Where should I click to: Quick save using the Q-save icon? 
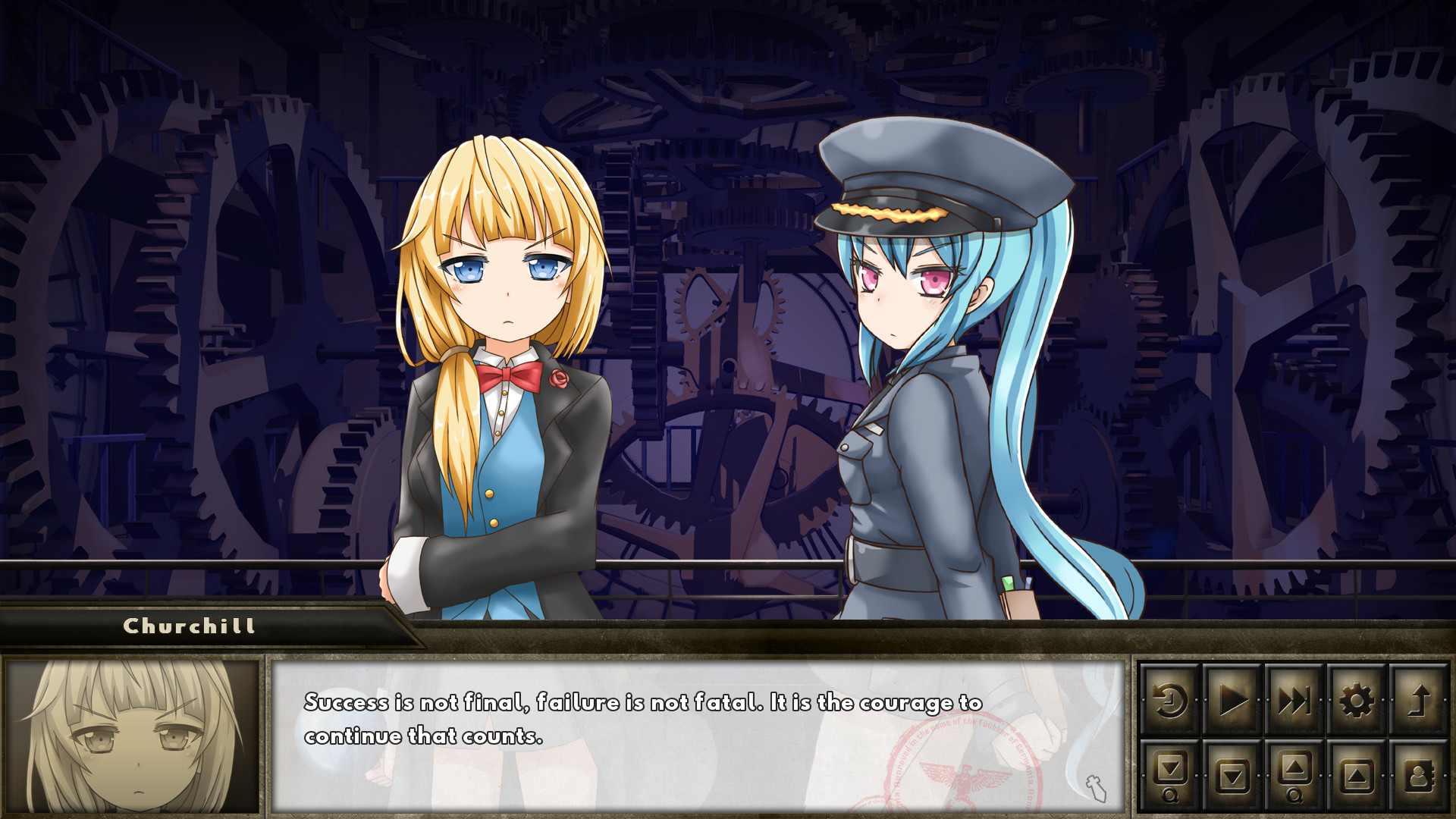pos(1171,776)
